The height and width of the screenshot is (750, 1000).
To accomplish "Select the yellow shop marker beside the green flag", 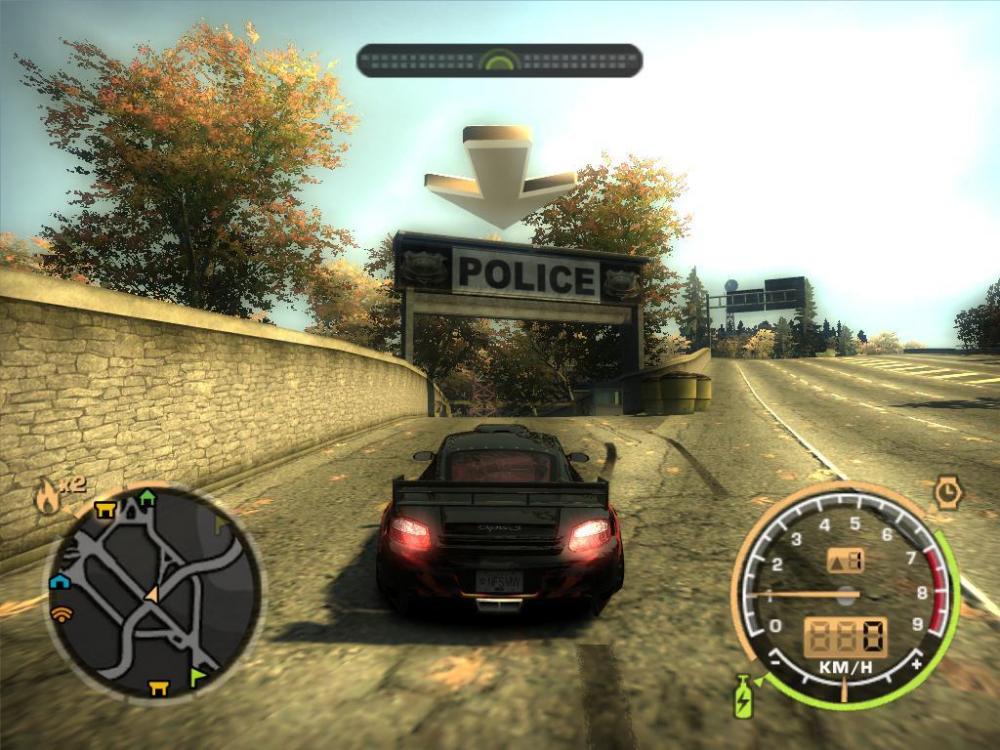I will 158,687.
